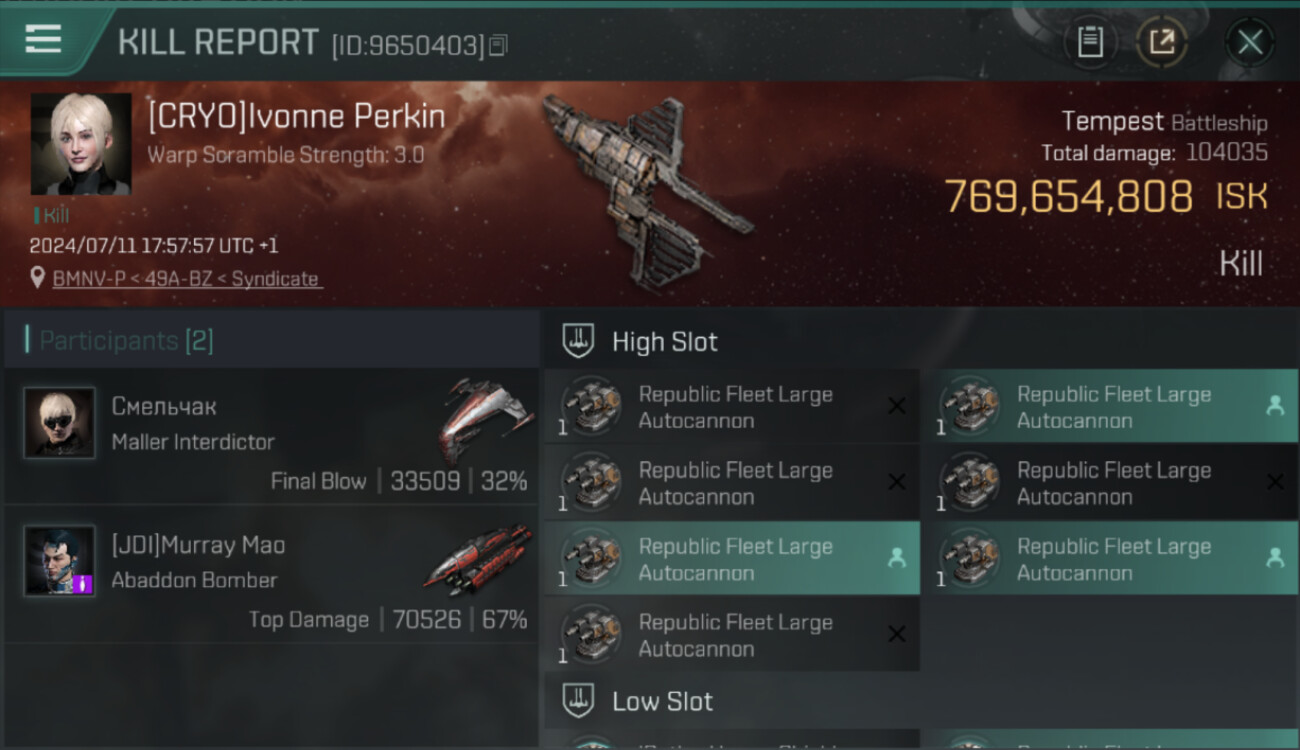Close the Kill Report window
The width and height of the screenshot is (1300, 750).
(x=1250, y=42)
